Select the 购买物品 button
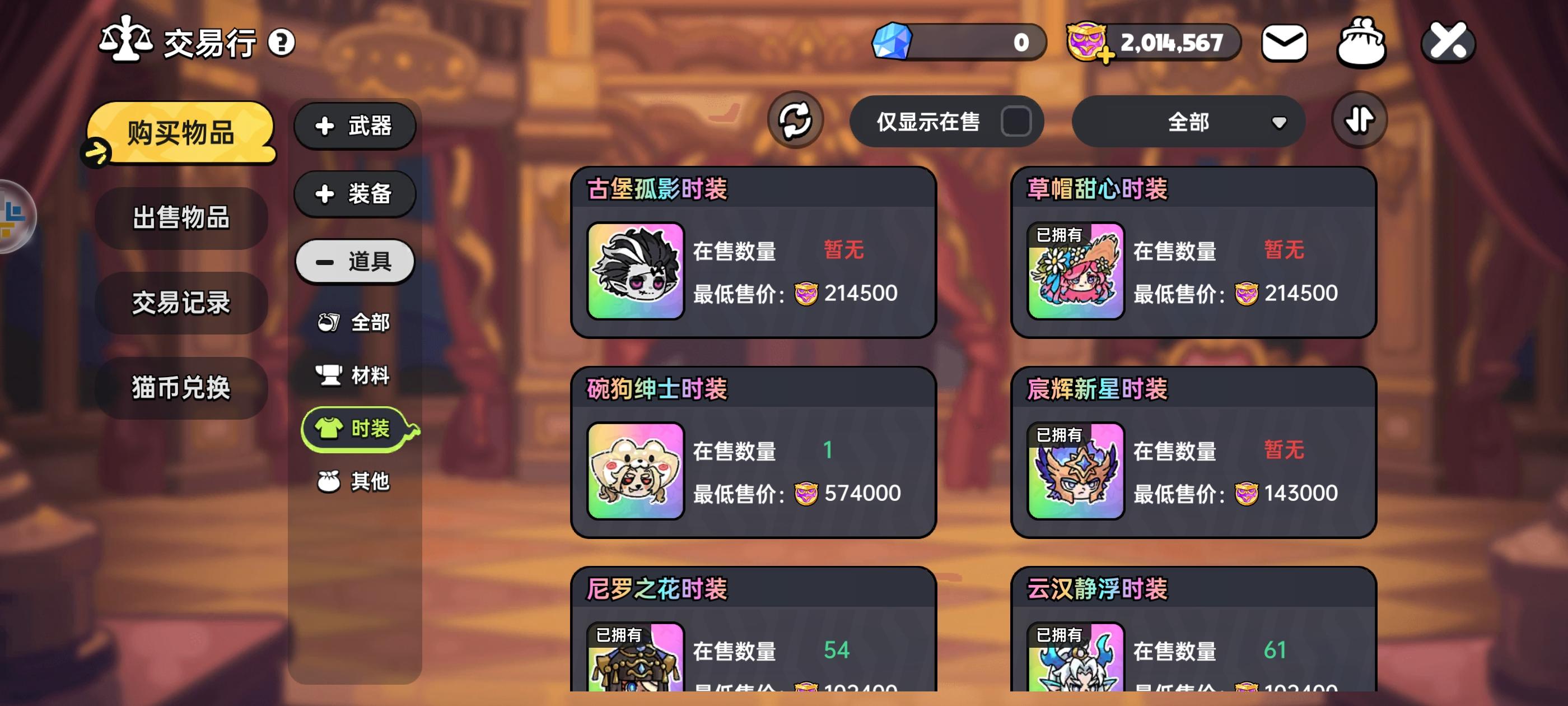This screenshot has height=706, width=1568. [x=180, y=135]
